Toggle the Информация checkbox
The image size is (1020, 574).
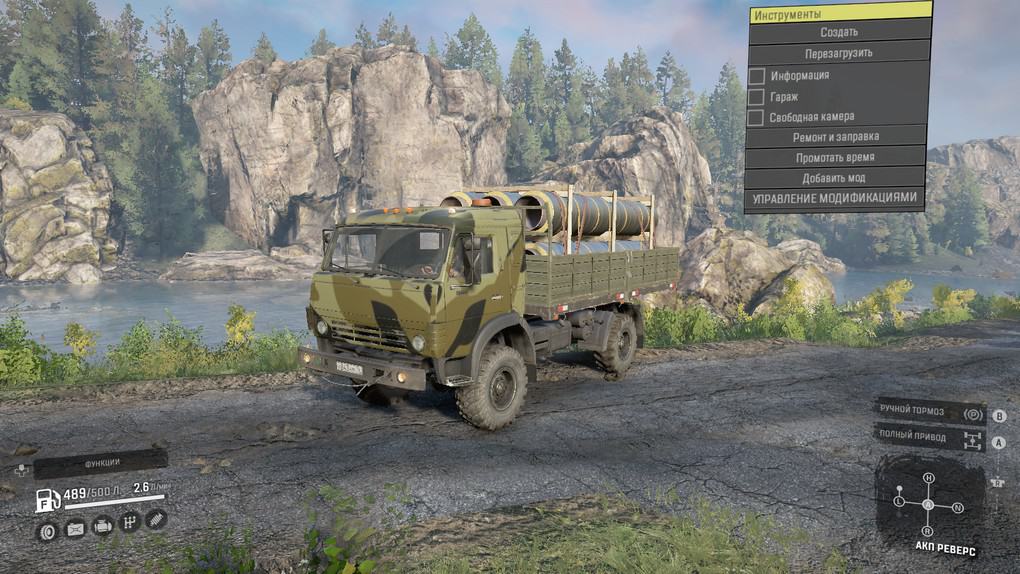point(757,76)
